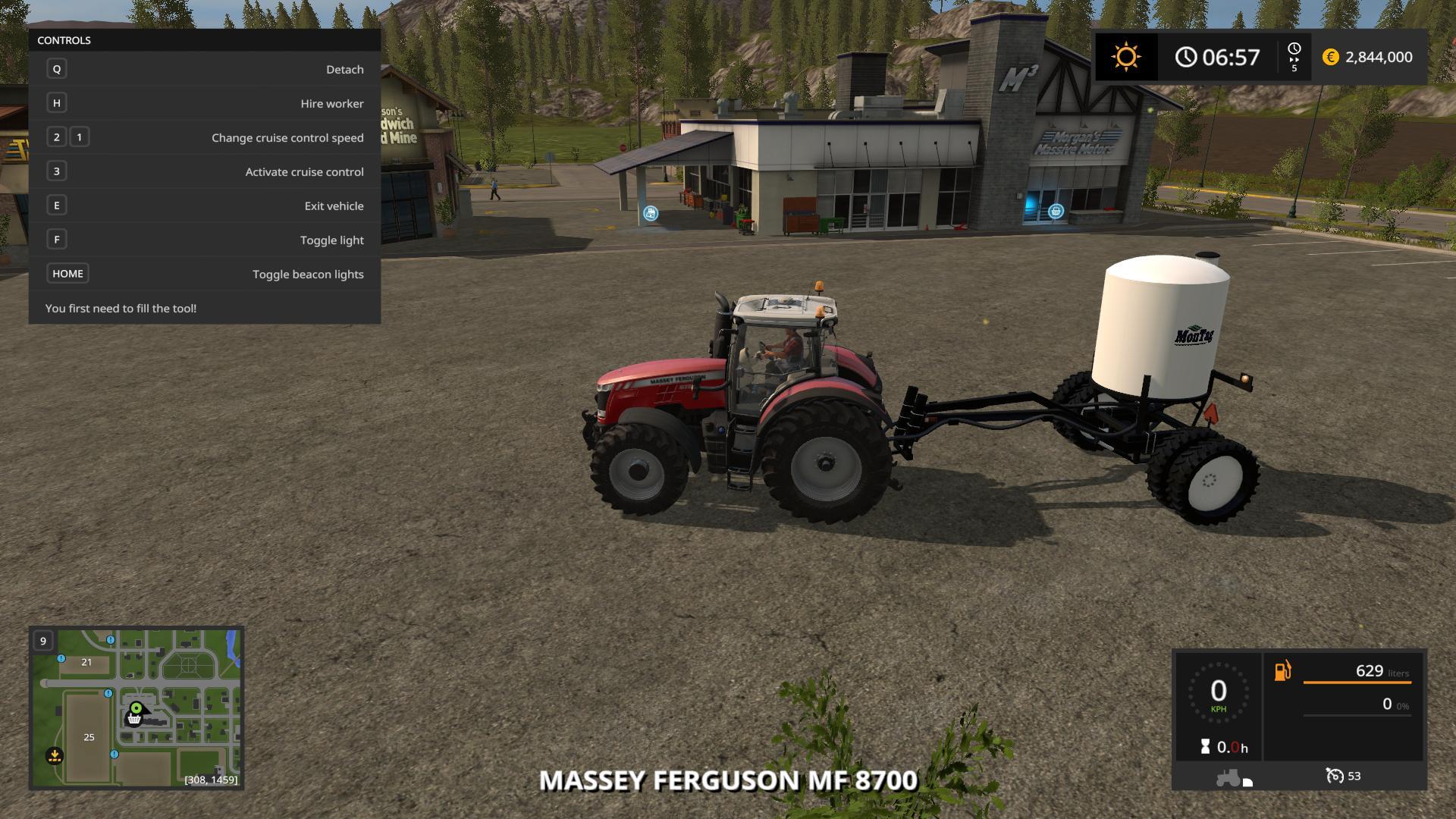Image resolution: width=1456 pixels, height=819 pixels.
Task: Select the shop basket marker on minimap
Action: (x=134, y=719)
